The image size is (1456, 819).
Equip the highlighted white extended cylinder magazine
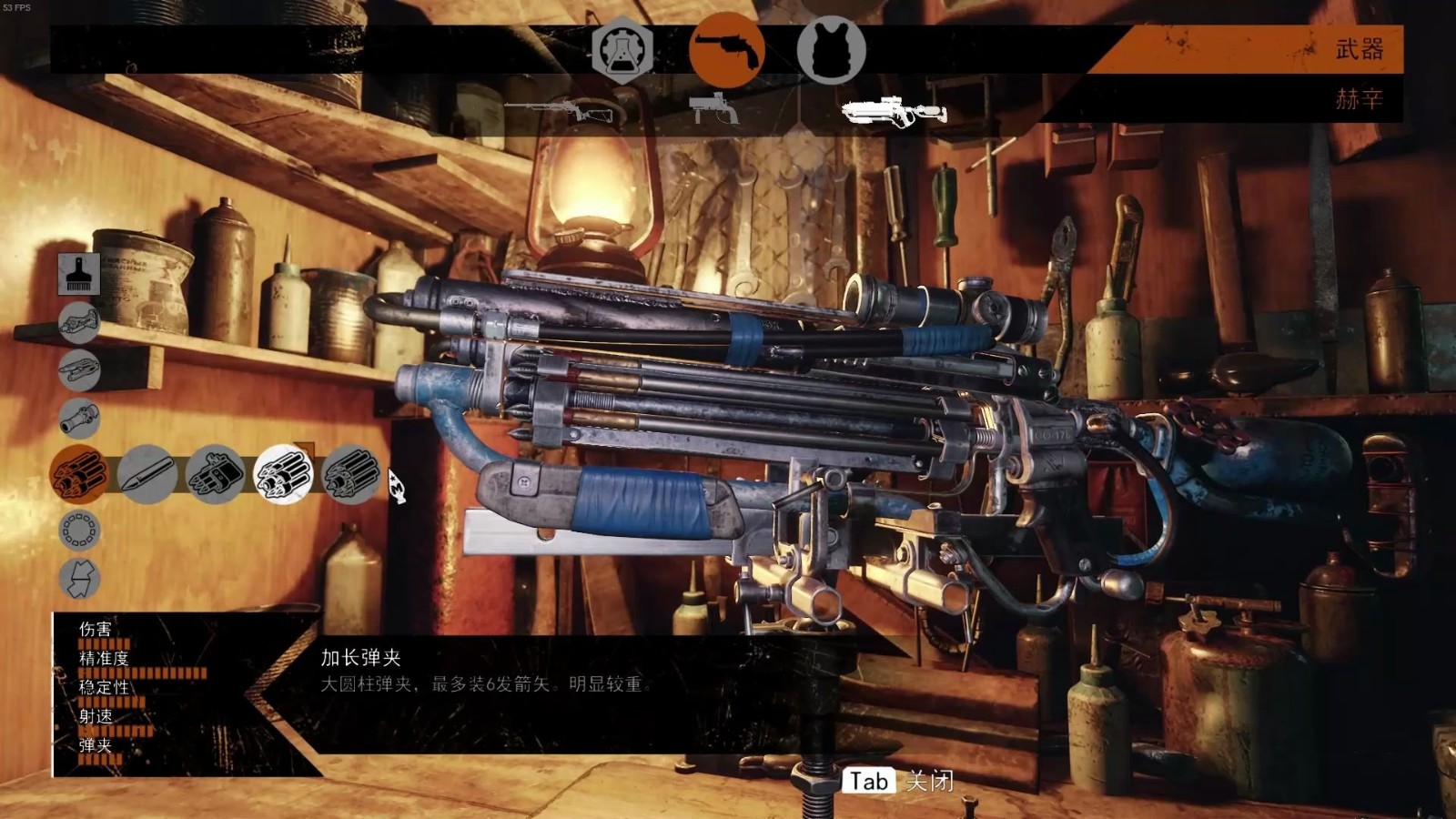tap(283, 474)
